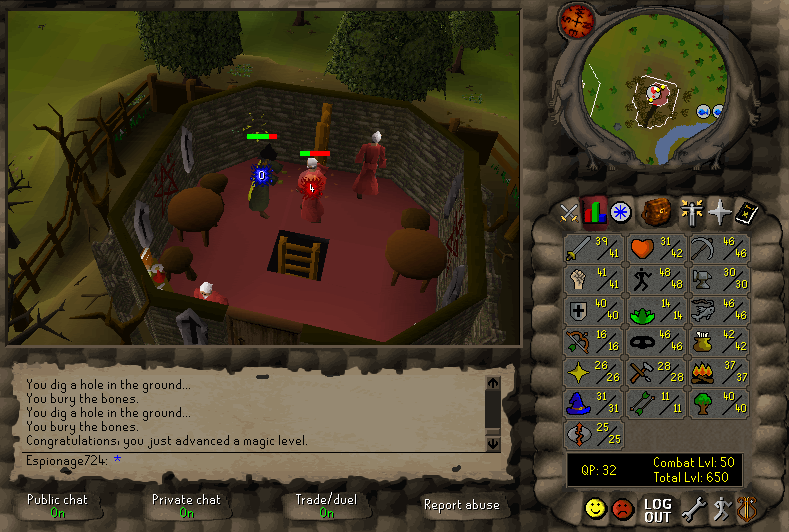
Task: Toggle the Trade/duel filter
Action: pos(326,505)
